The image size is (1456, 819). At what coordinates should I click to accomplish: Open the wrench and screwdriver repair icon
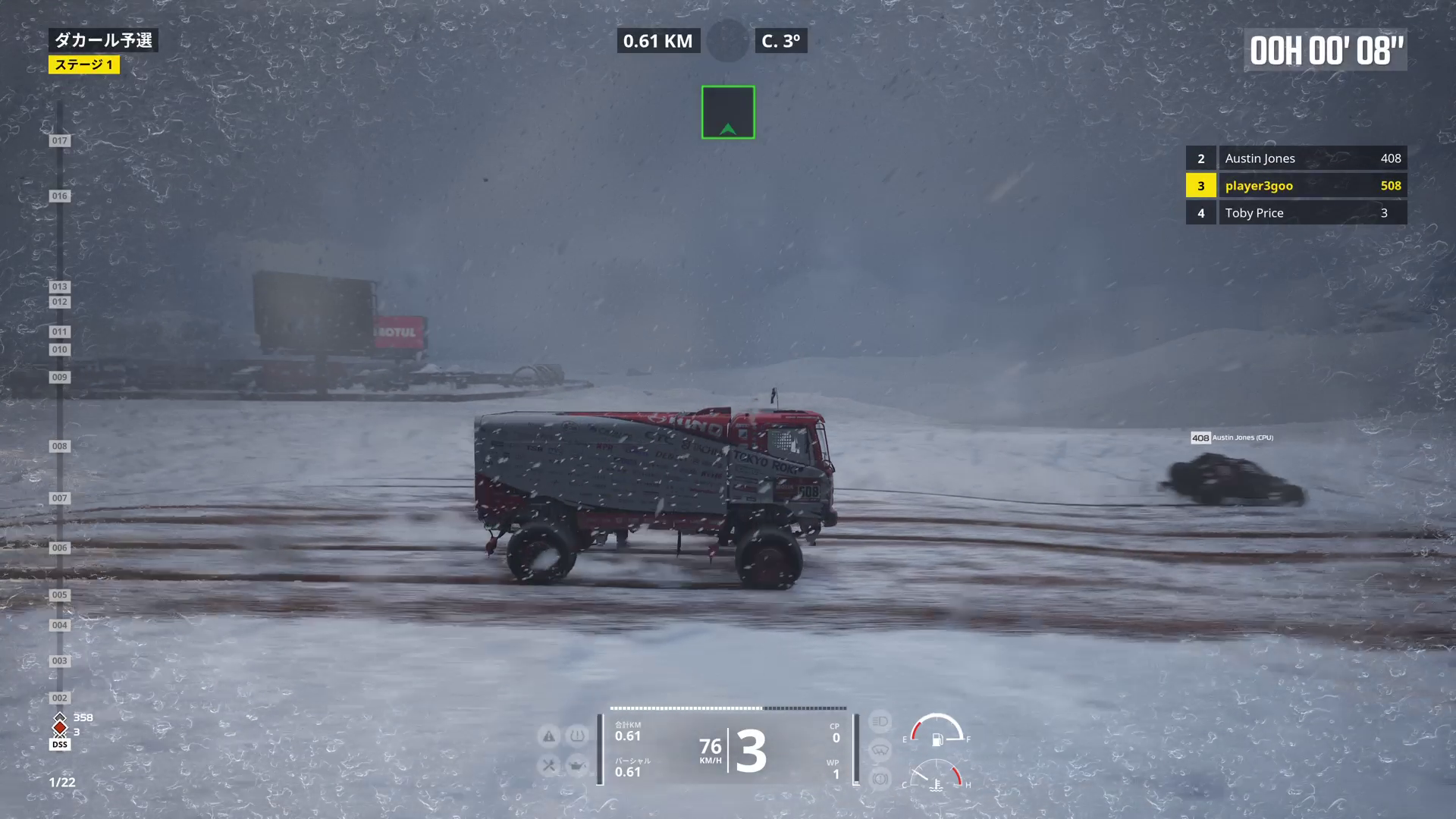(x=548, y=766)
